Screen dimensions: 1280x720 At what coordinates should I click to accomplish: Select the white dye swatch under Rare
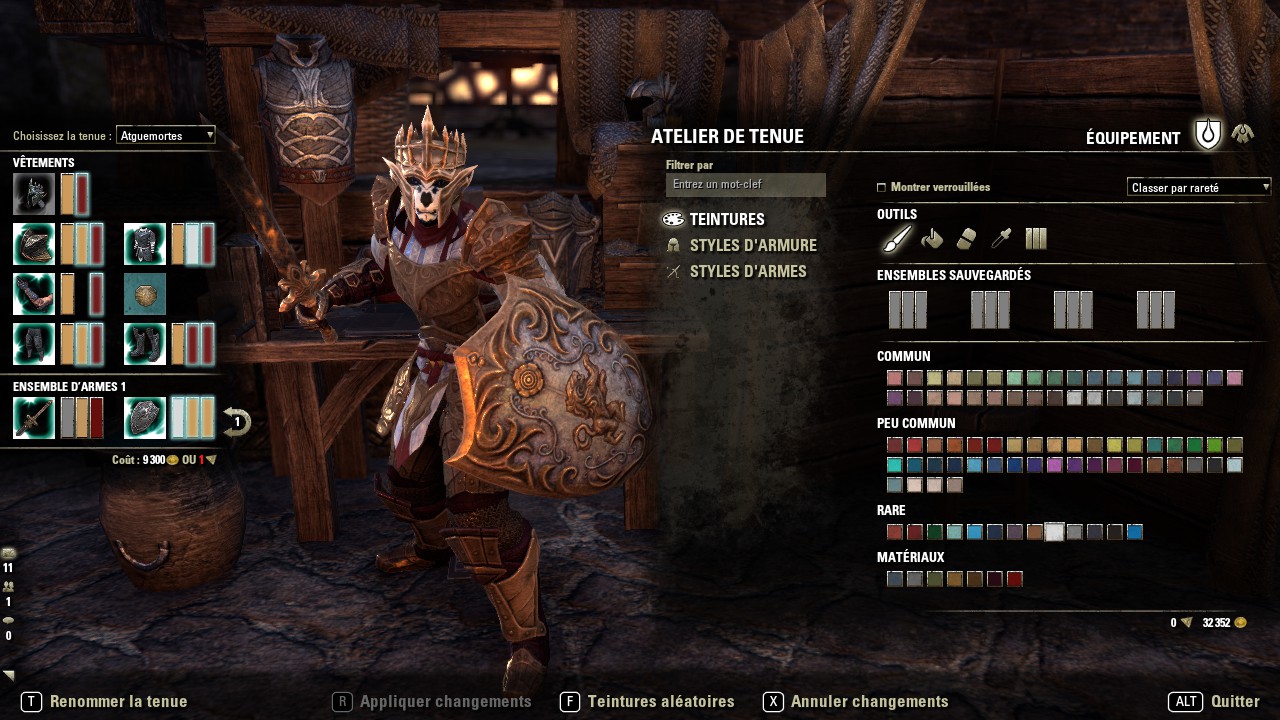(1054, 532)
